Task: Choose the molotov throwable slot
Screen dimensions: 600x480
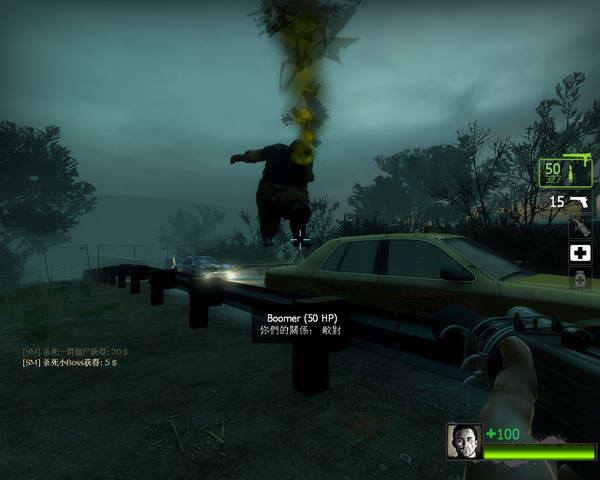Action: pyautogui.click(x=581, y=227)
